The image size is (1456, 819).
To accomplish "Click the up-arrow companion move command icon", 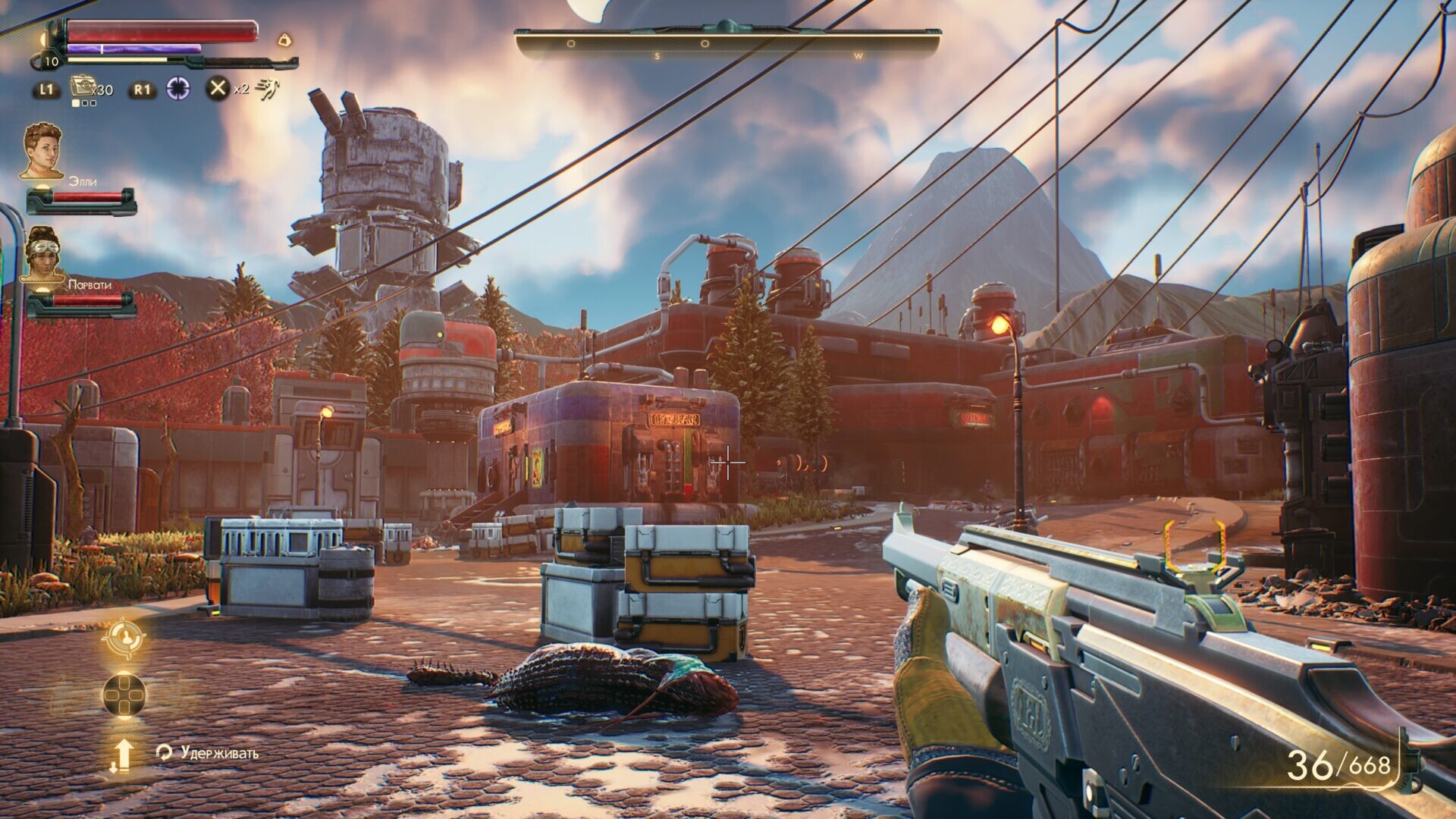I will click(123, 755).
